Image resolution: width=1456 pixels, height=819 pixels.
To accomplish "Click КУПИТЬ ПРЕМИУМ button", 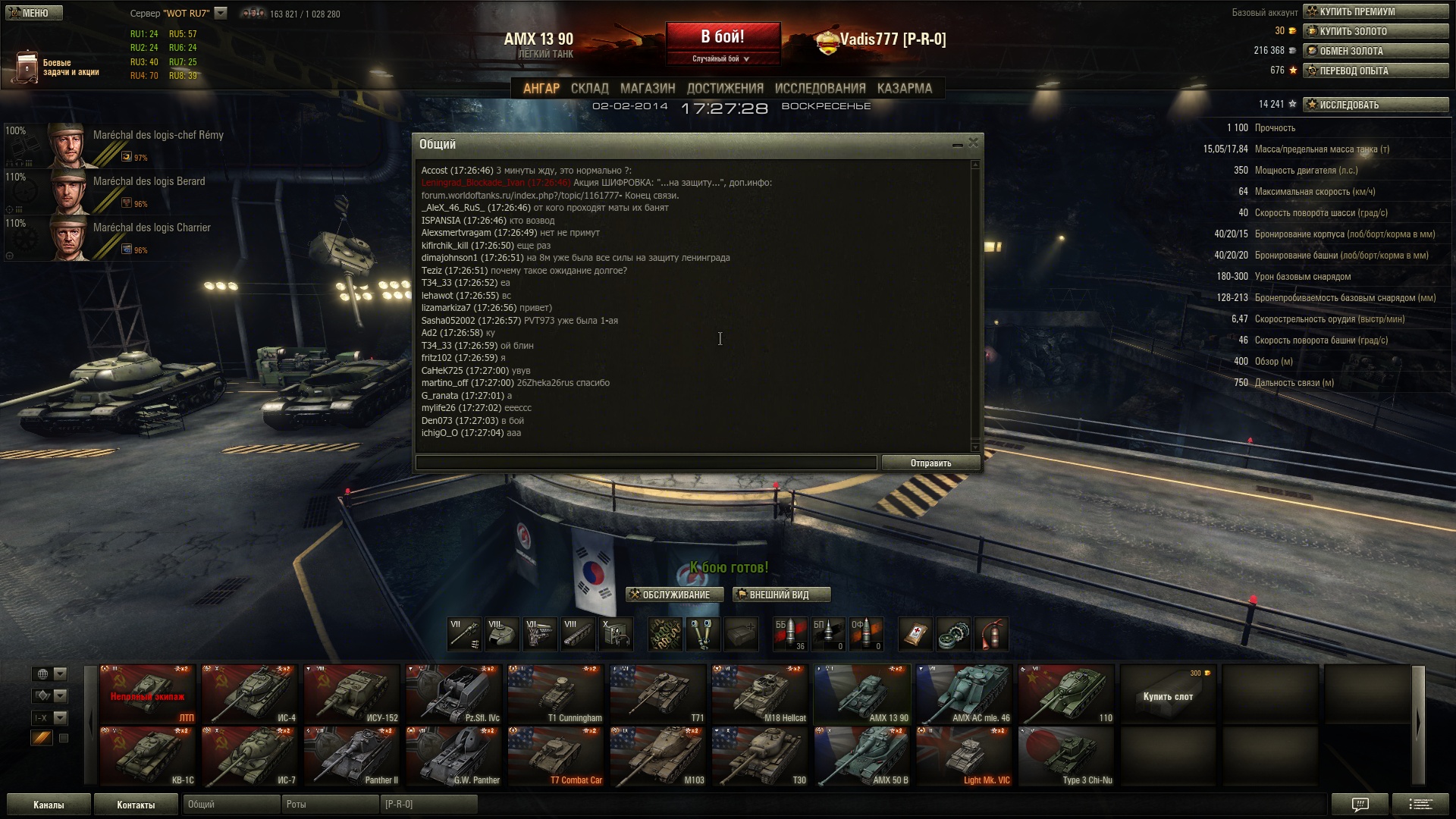I will coord(1375,11).
